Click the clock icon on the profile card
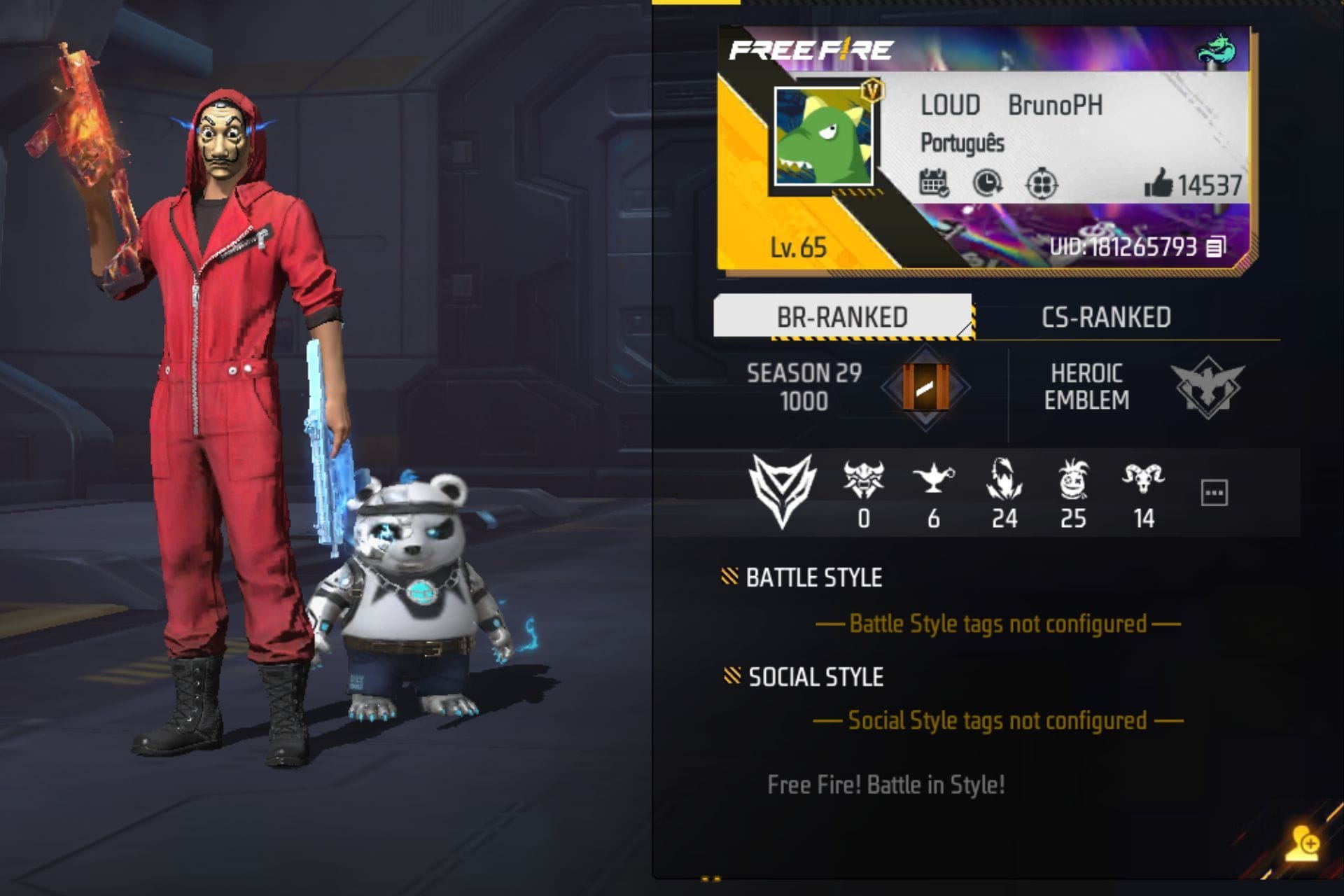 tap(987, 183)
